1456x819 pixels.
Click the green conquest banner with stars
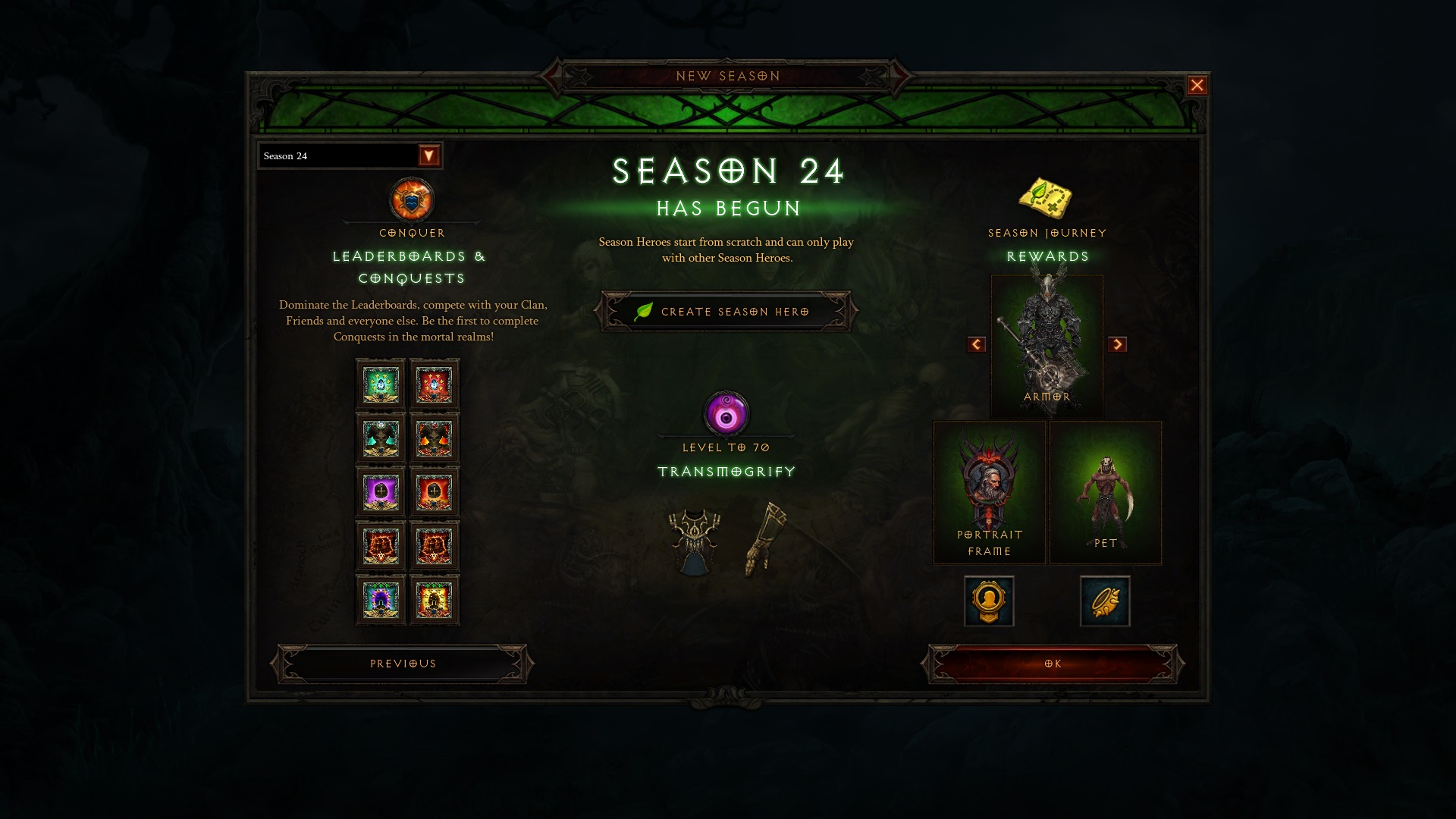pos(380,384)
